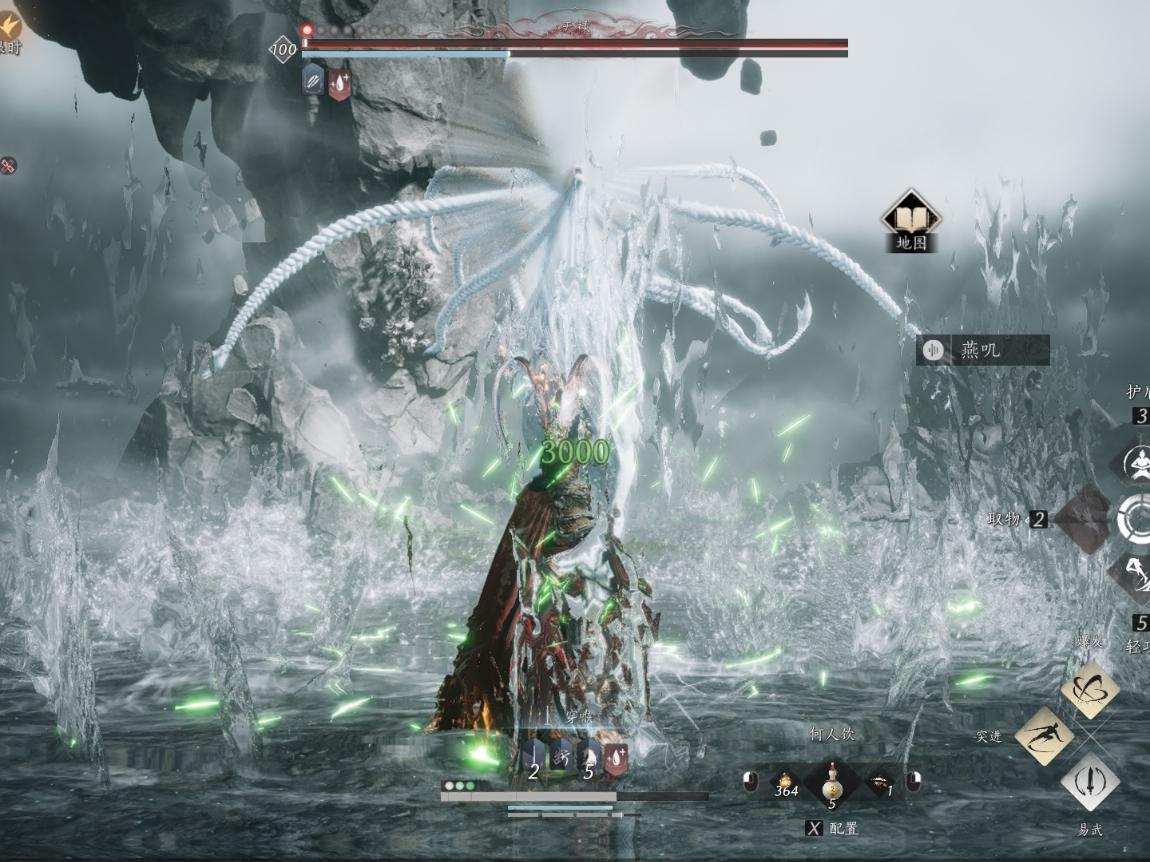1150x862 pixels.
Task: Inspect the player's red droplet buff icon
Action: pyautogui.click(x=615, y=759)
